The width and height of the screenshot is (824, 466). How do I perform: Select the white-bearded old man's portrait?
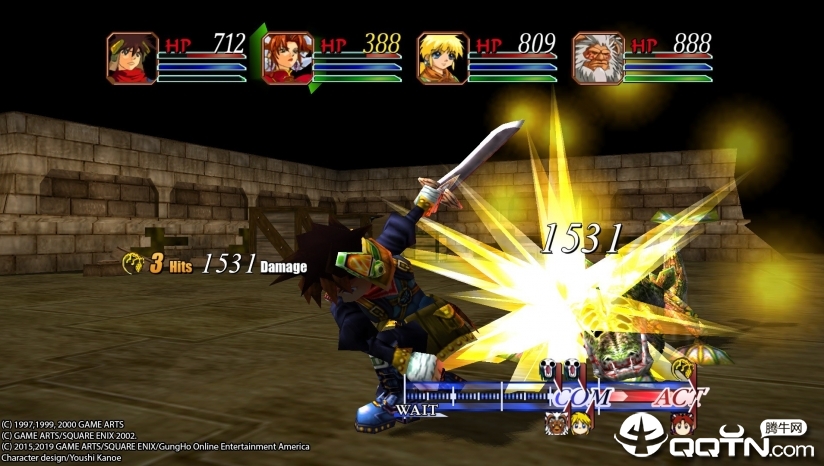[x=598, y=57]
